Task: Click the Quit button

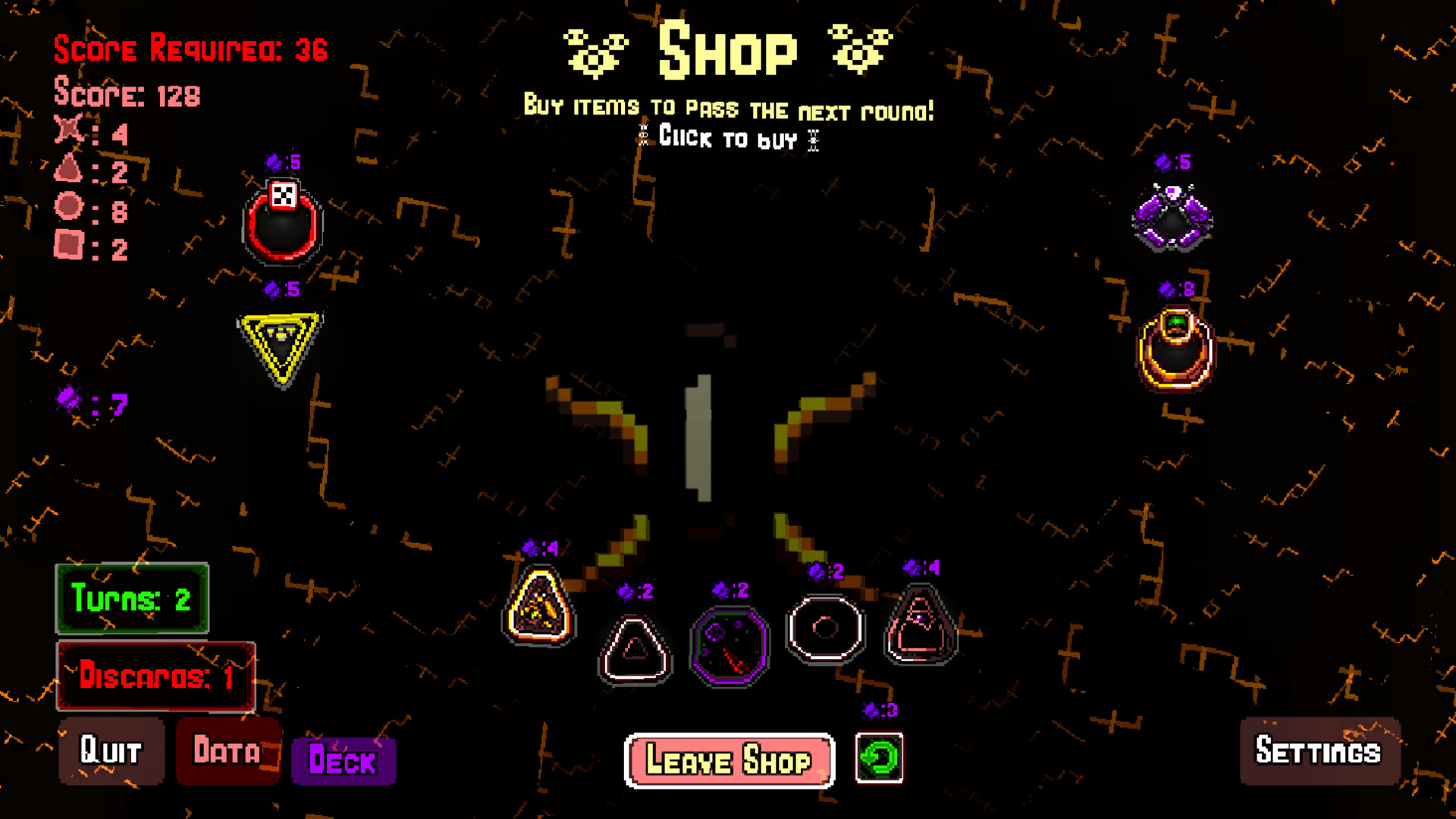Action: [111, 752]
